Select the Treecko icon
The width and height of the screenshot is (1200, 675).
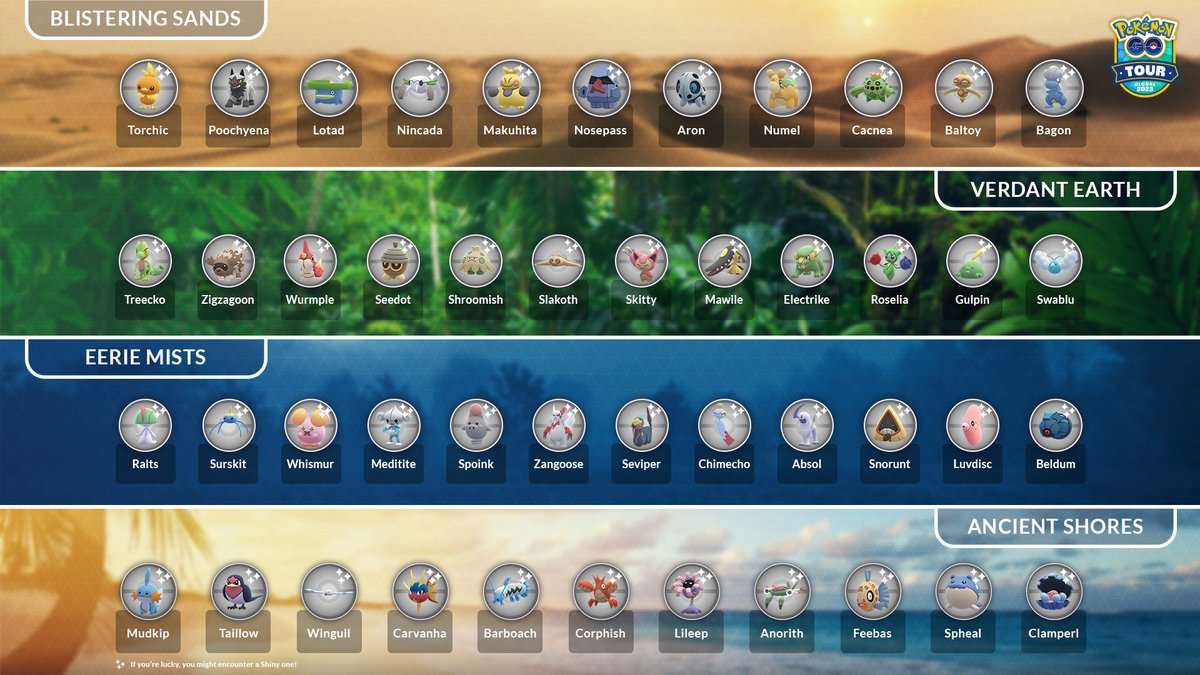click(146, 261)
